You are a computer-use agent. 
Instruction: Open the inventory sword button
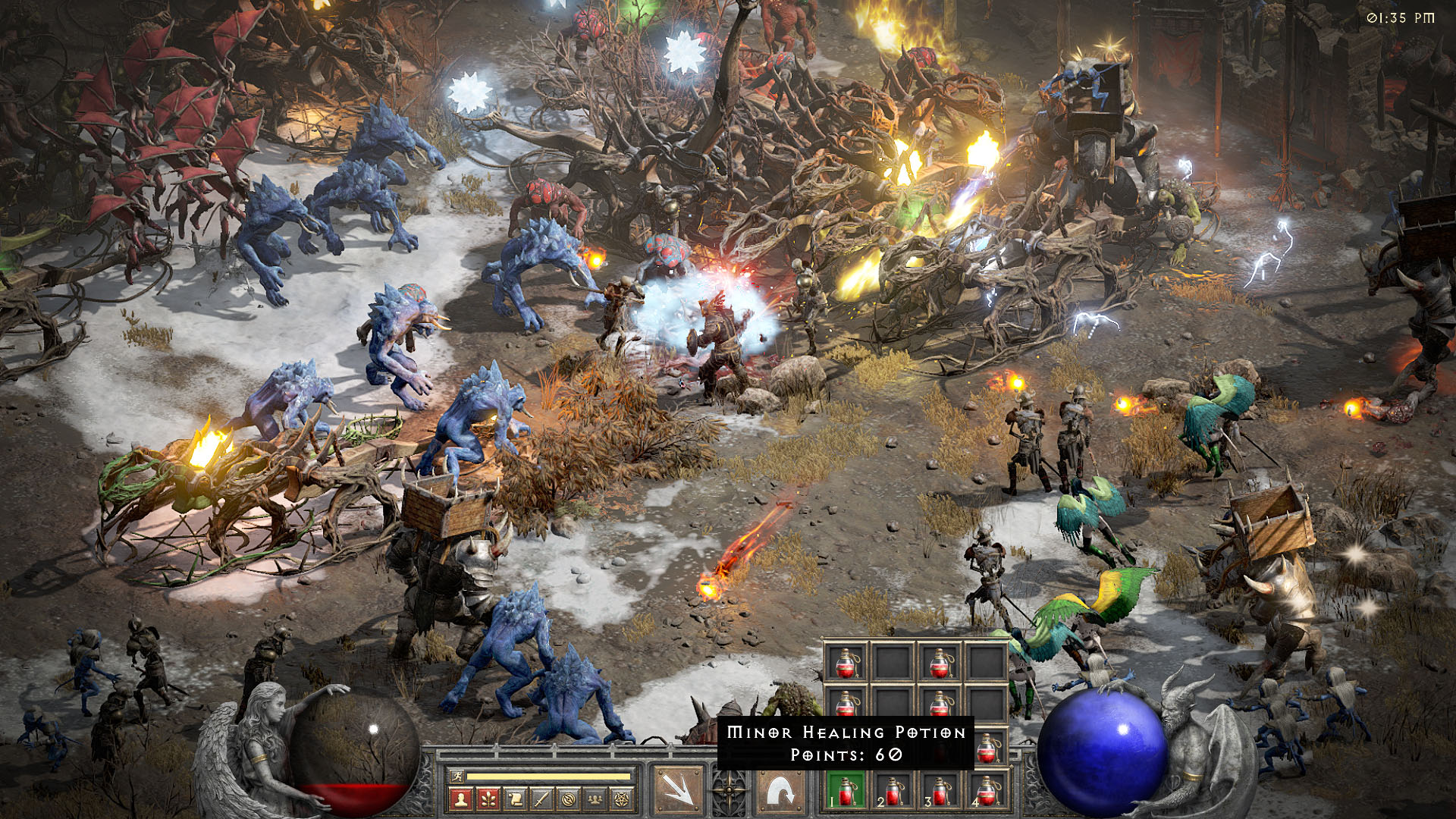tap(541, 799)
